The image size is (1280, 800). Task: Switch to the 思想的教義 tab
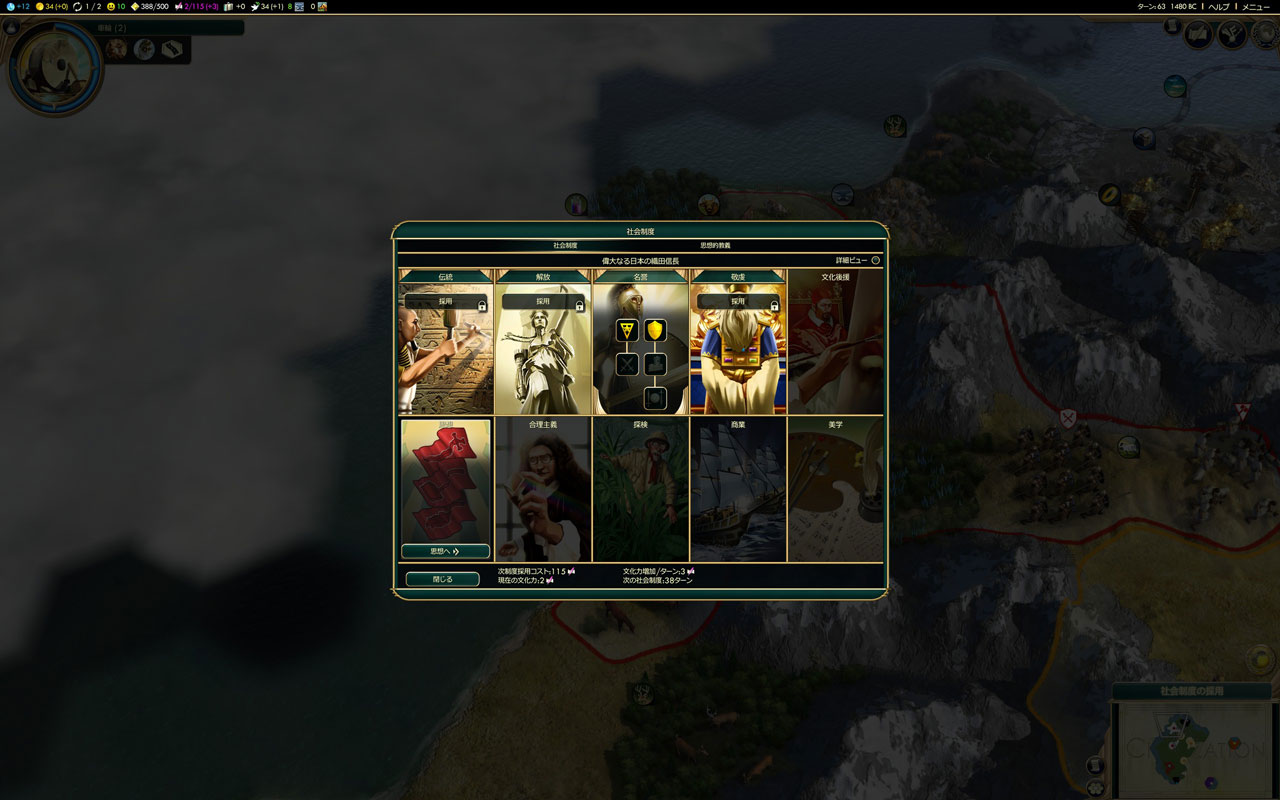pos(715,245)
